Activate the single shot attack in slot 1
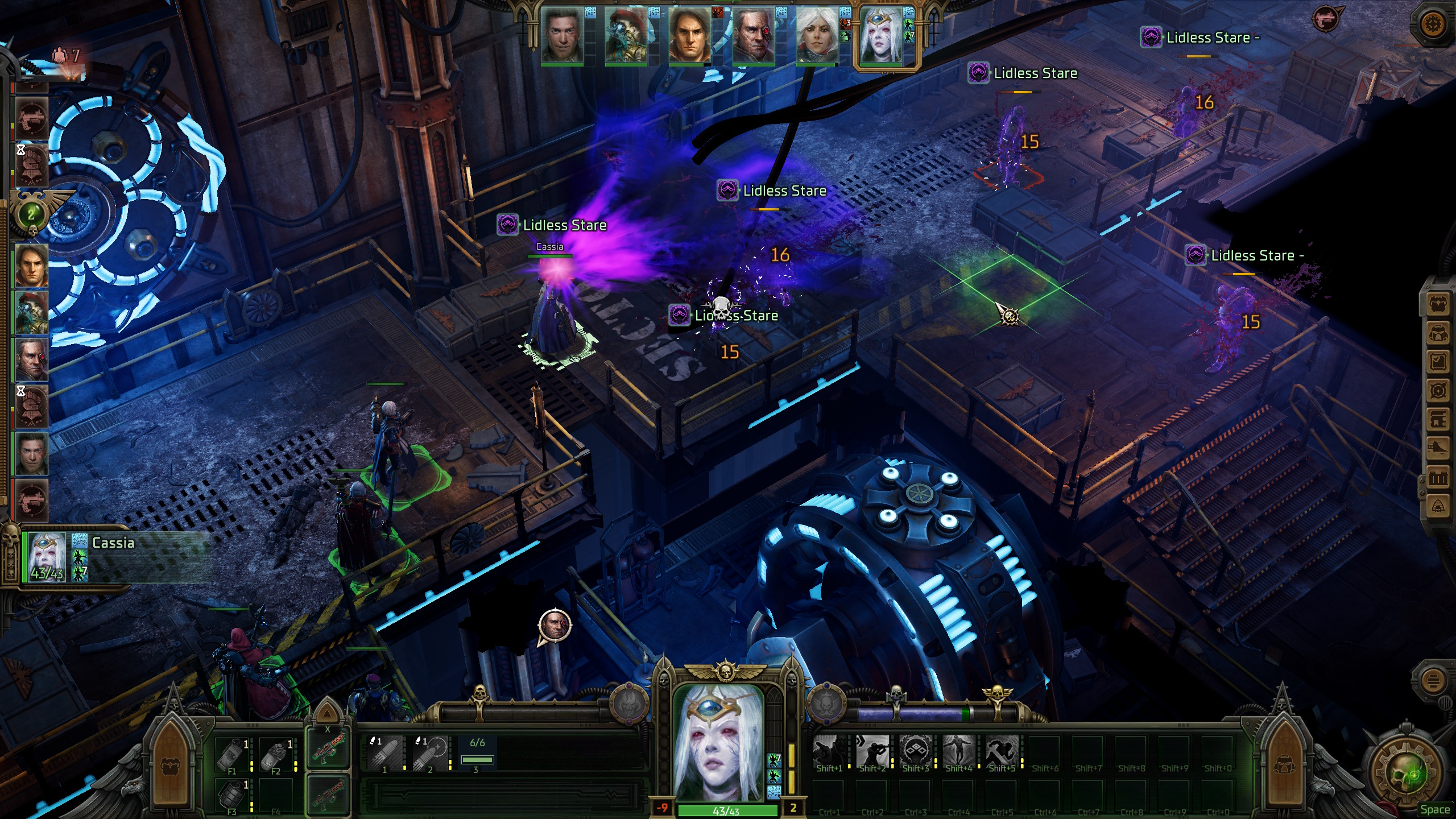The height and width of the screenshot is (819, 1456). tap(385, 753)
